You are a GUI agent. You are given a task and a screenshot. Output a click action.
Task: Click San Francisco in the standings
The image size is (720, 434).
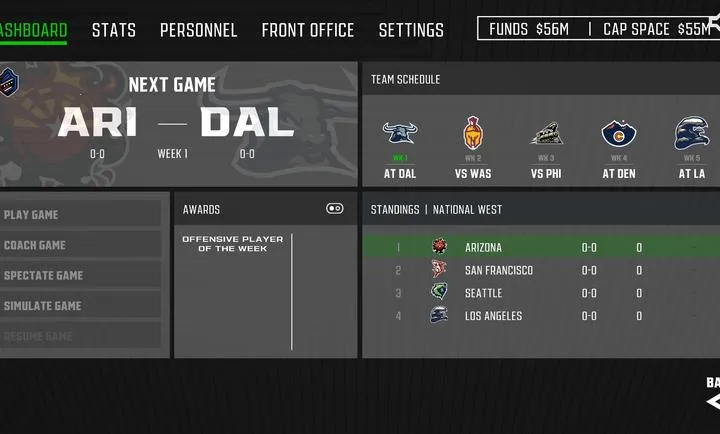(x=540, y=270)
